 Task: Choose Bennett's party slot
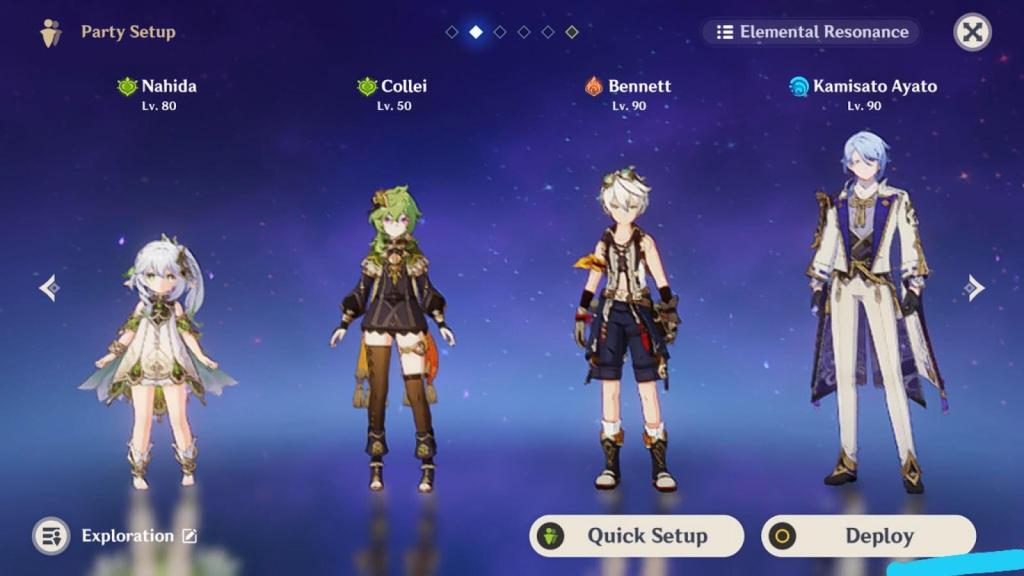[x=627, y=330]
